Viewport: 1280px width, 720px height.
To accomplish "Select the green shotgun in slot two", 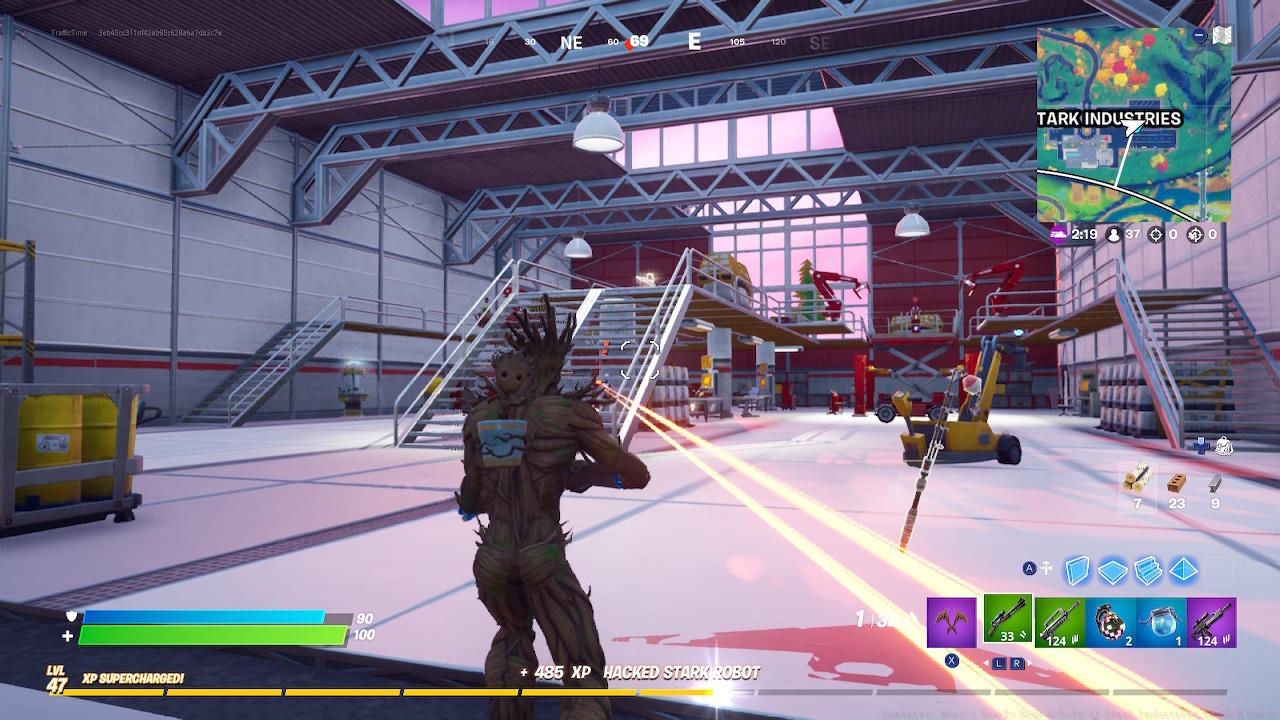I will coord(1007,620).
